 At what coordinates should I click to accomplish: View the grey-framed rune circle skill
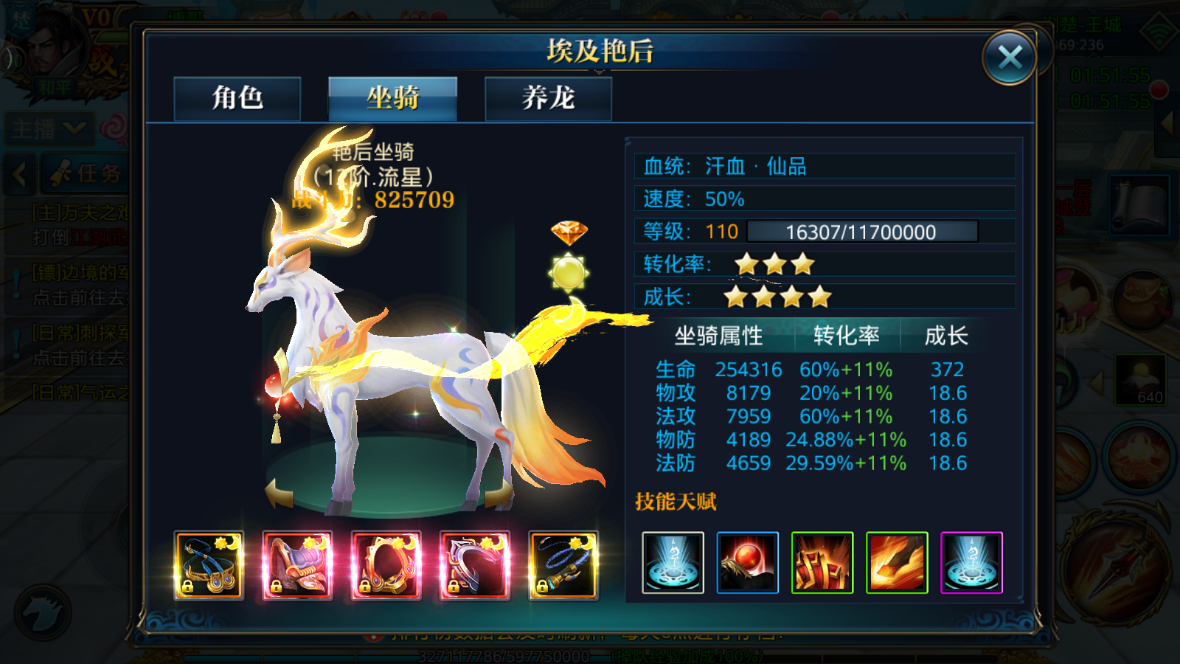pyautogui.click(x=673, y=563)
